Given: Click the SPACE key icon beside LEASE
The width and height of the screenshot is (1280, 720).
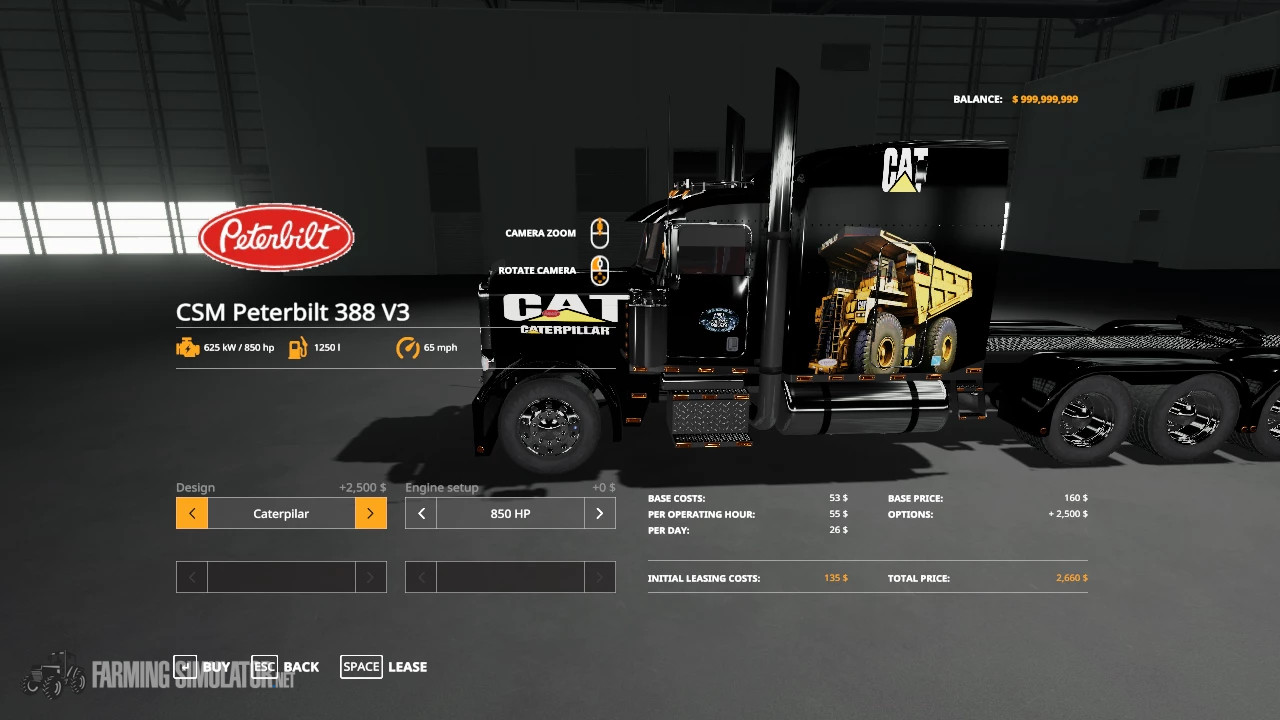Looking at the screenshot, I should click(x=361, y=666).
